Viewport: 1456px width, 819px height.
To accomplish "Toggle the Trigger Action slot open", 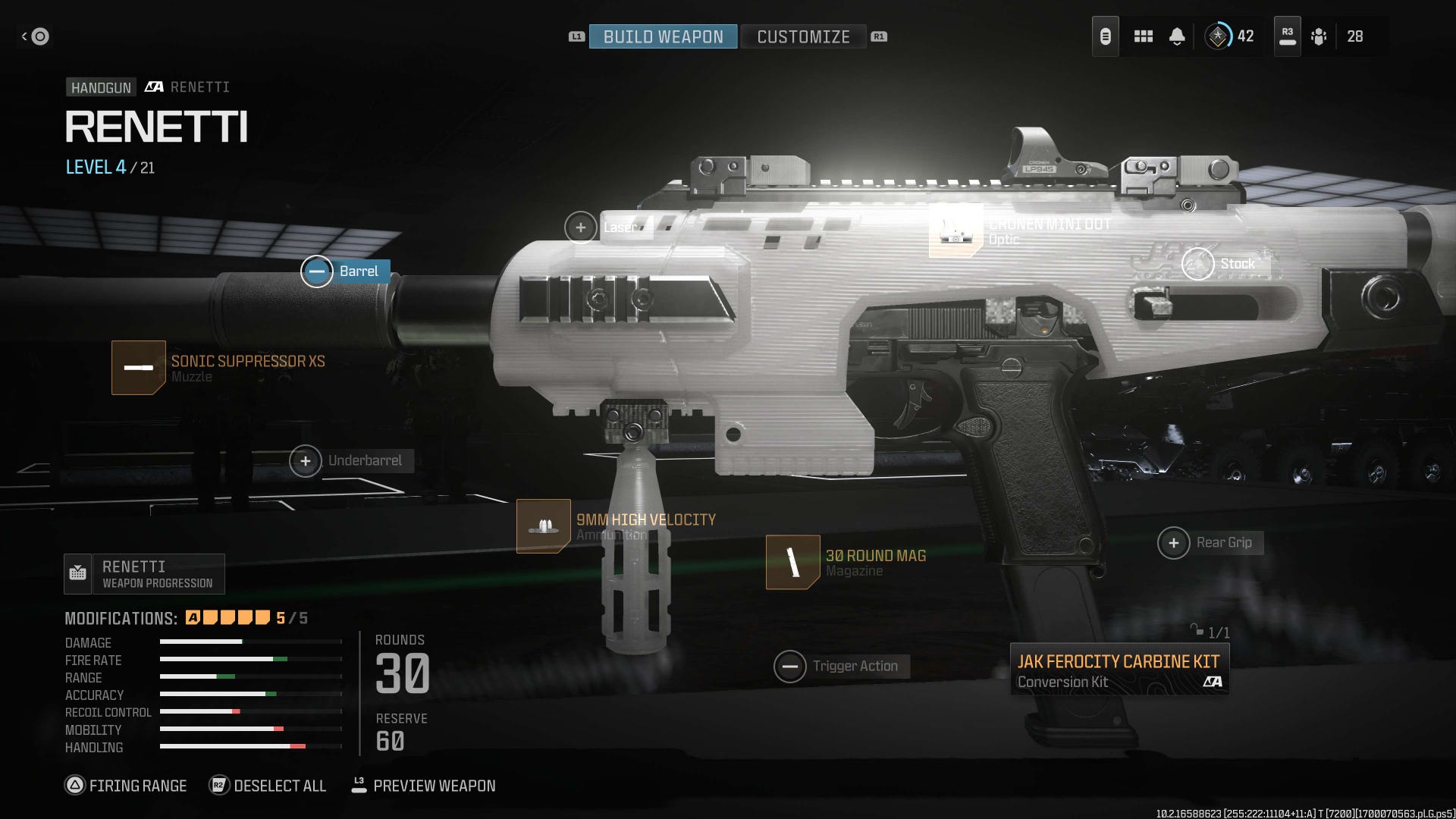I will click(x=790, y=665).
